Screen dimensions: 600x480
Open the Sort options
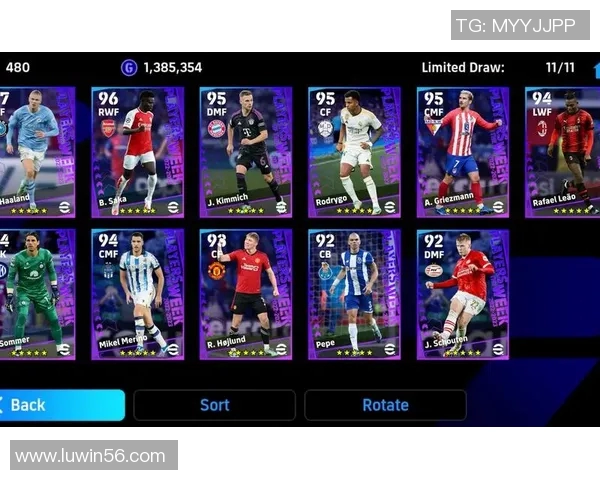click(x=214, y=405)
